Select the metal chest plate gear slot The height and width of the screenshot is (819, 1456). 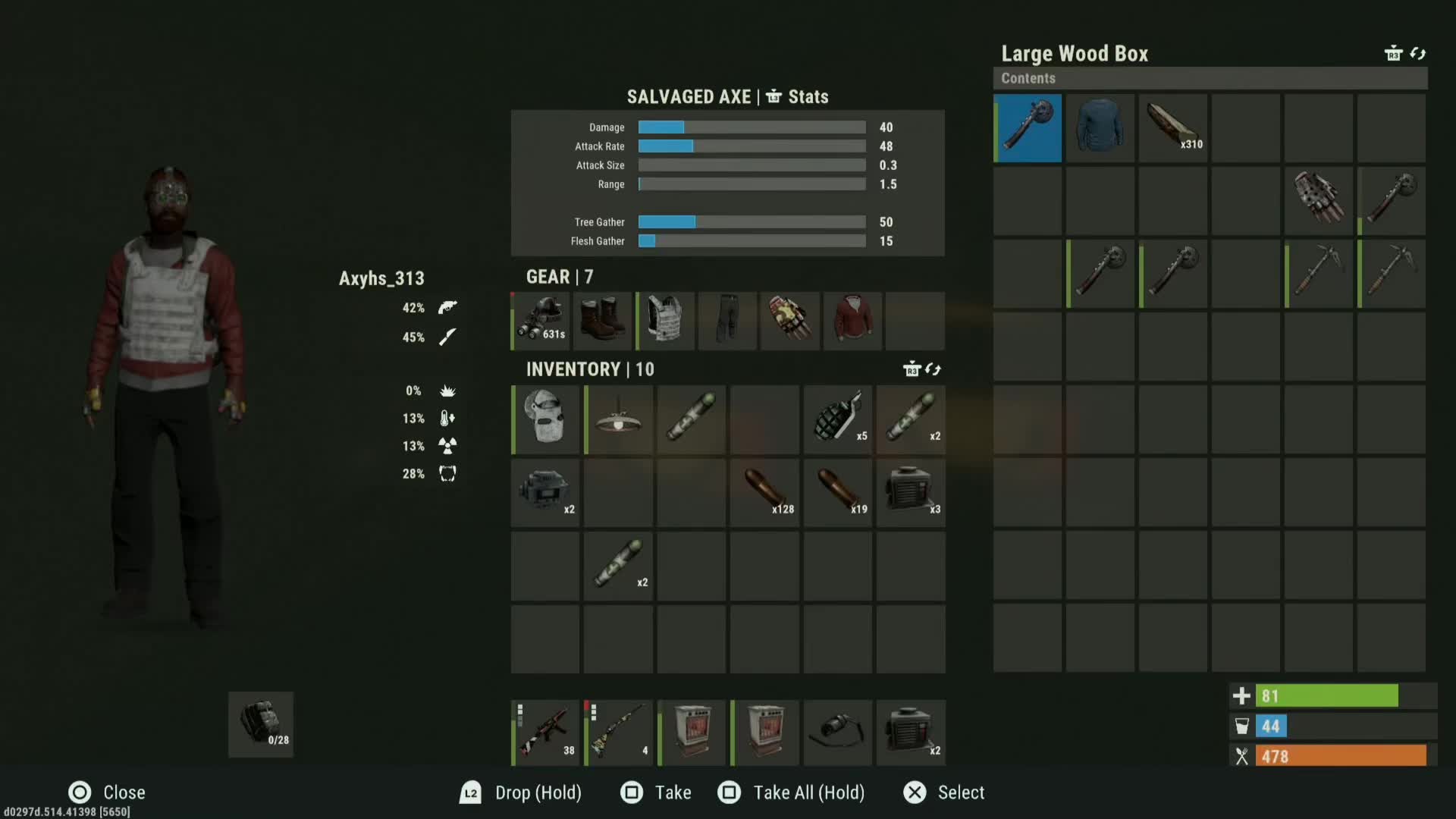point(665,321)
